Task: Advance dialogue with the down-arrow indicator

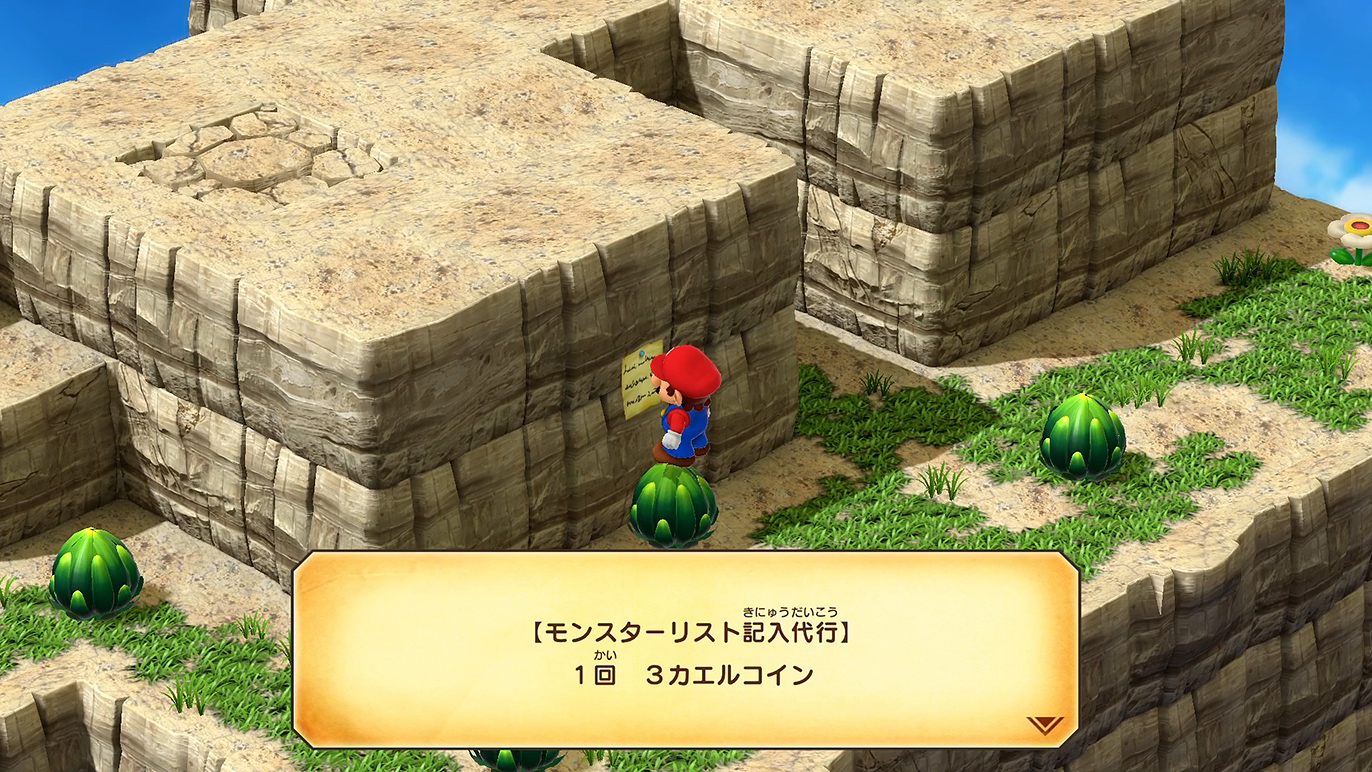Action: click(x=1044, y=724)
